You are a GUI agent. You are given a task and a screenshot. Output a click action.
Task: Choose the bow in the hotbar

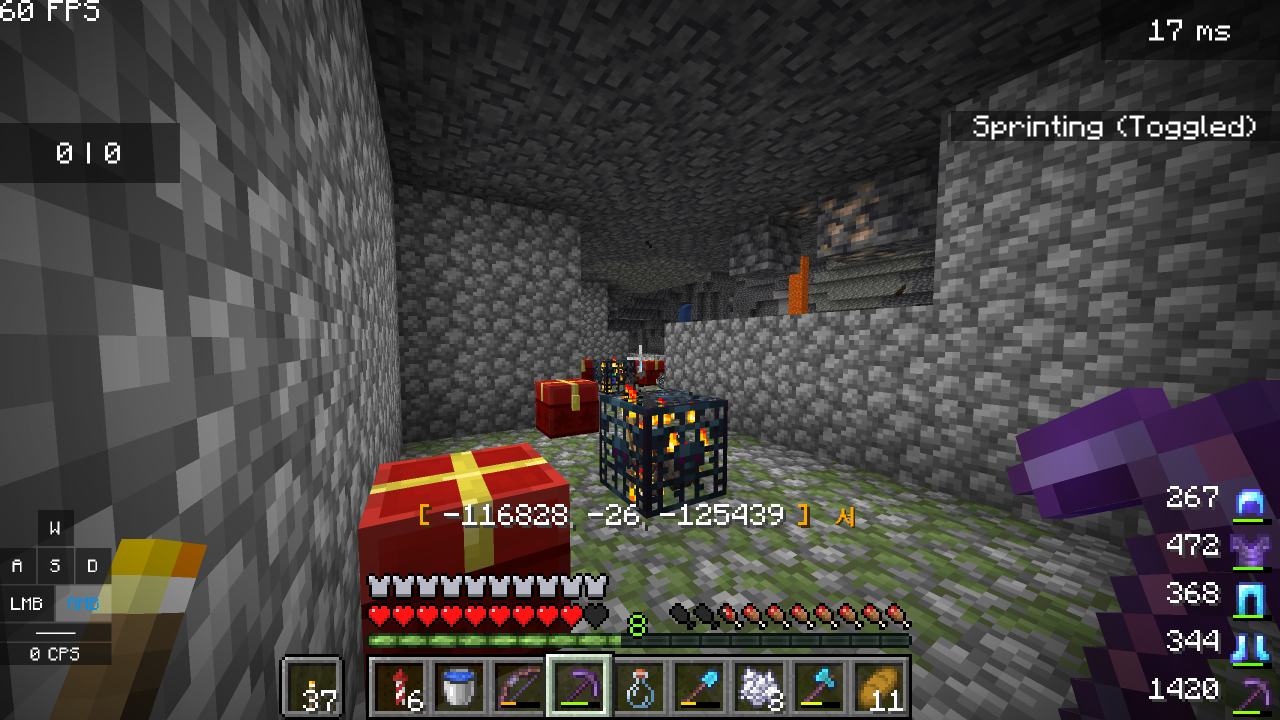click(518, 687)
